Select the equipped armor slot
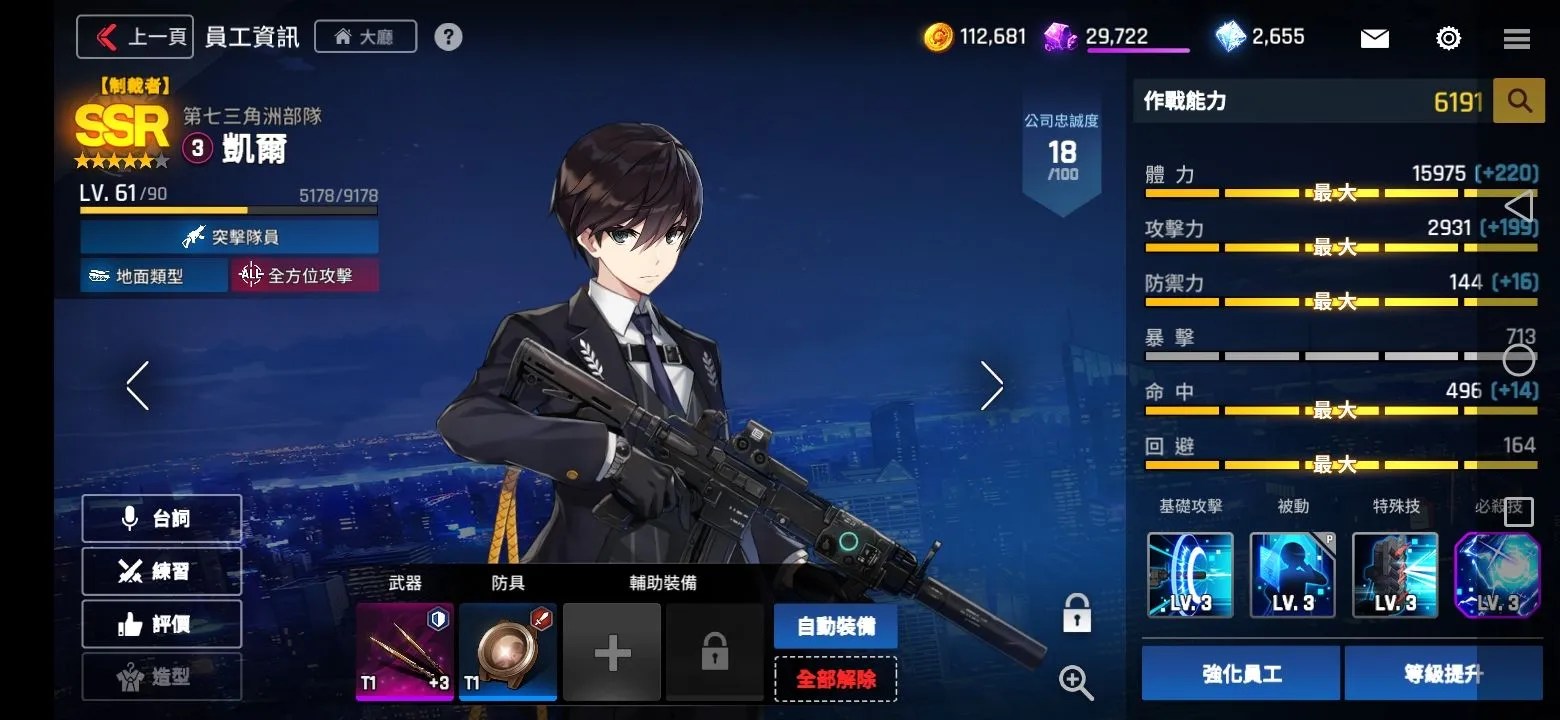 (508, 651)
